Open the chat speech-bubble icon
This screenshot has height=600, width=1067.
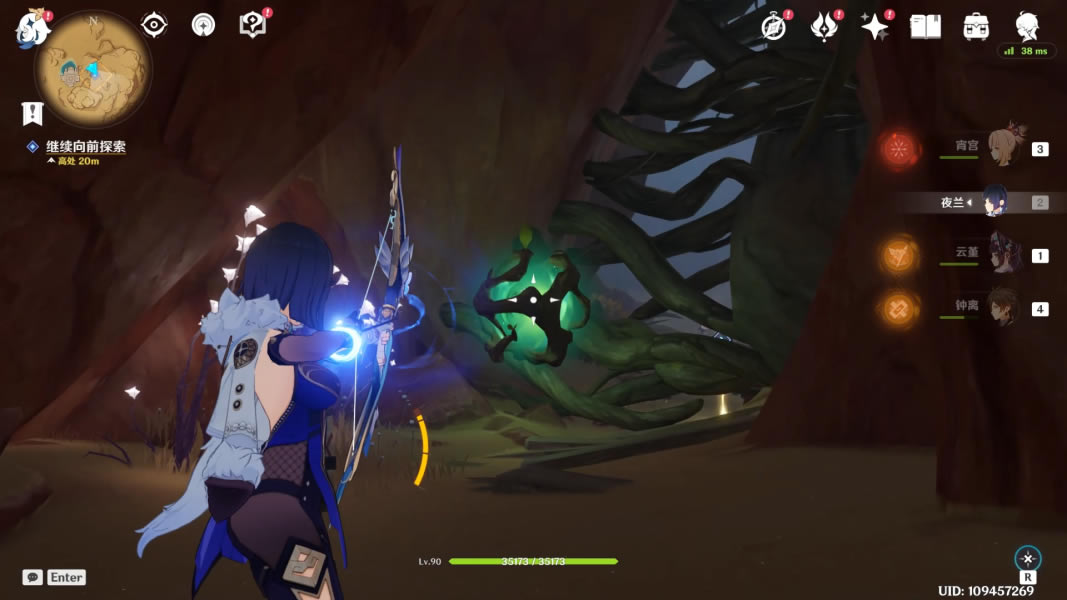[33, 577]
